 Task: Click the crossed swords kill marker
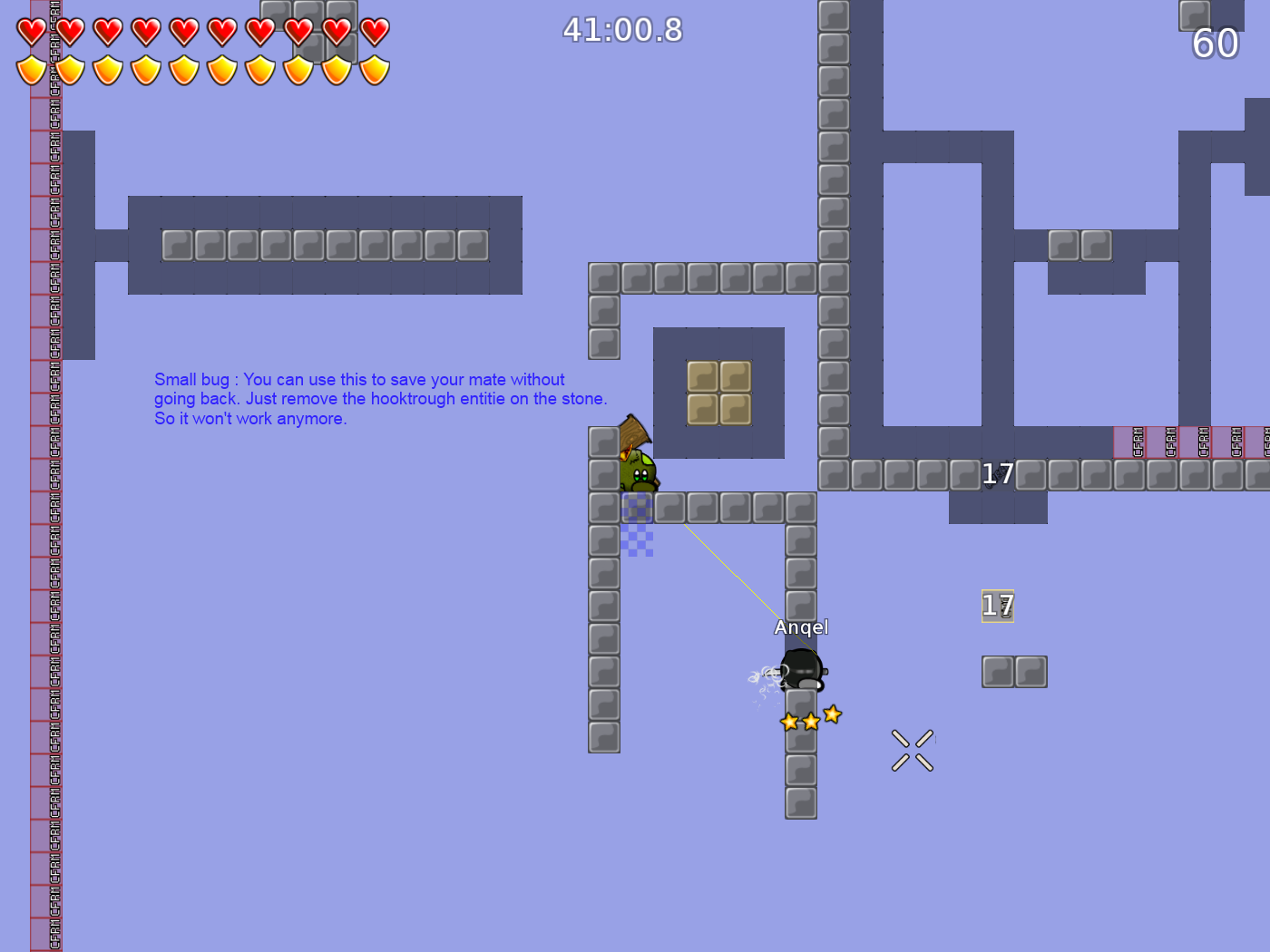click(912, 749)
